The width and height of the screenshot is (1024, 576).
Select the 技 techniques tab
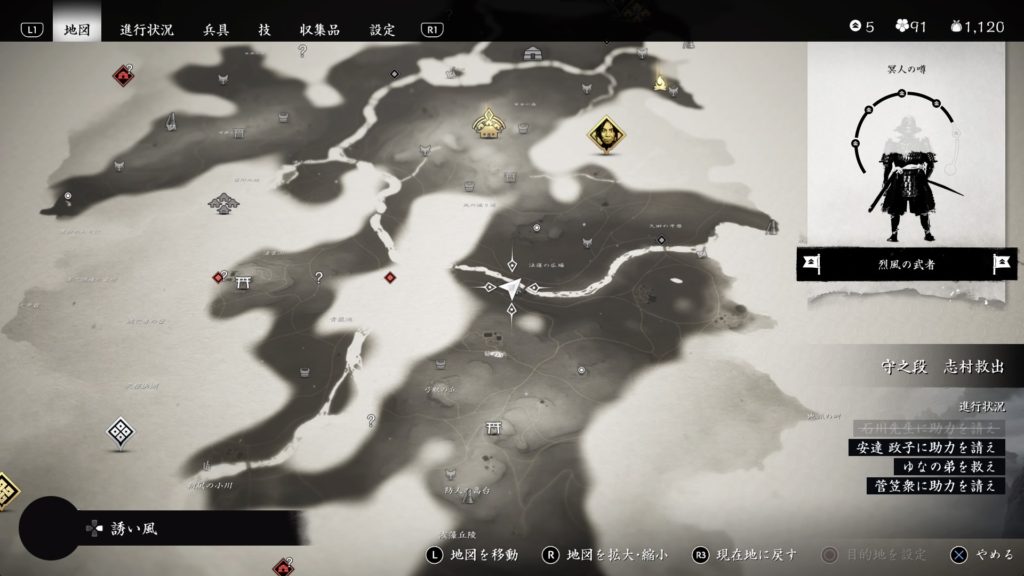(264, 29)
